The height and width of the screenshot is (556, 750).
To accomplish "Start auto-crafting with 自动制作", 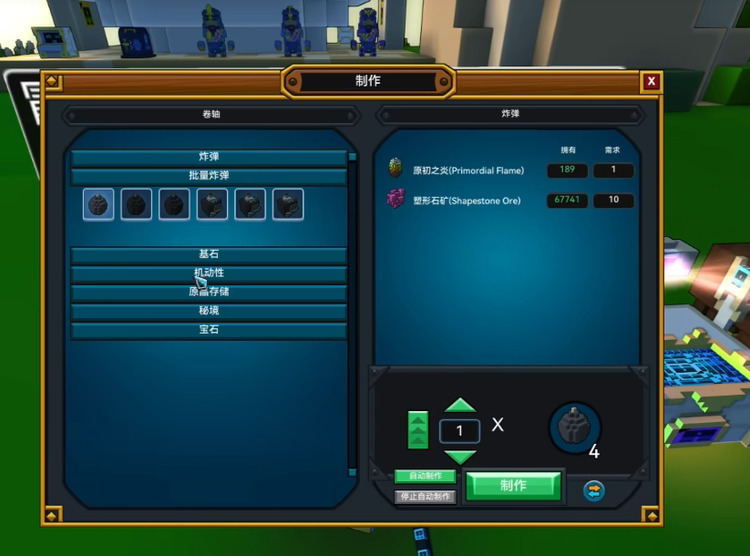I will 424,476.
